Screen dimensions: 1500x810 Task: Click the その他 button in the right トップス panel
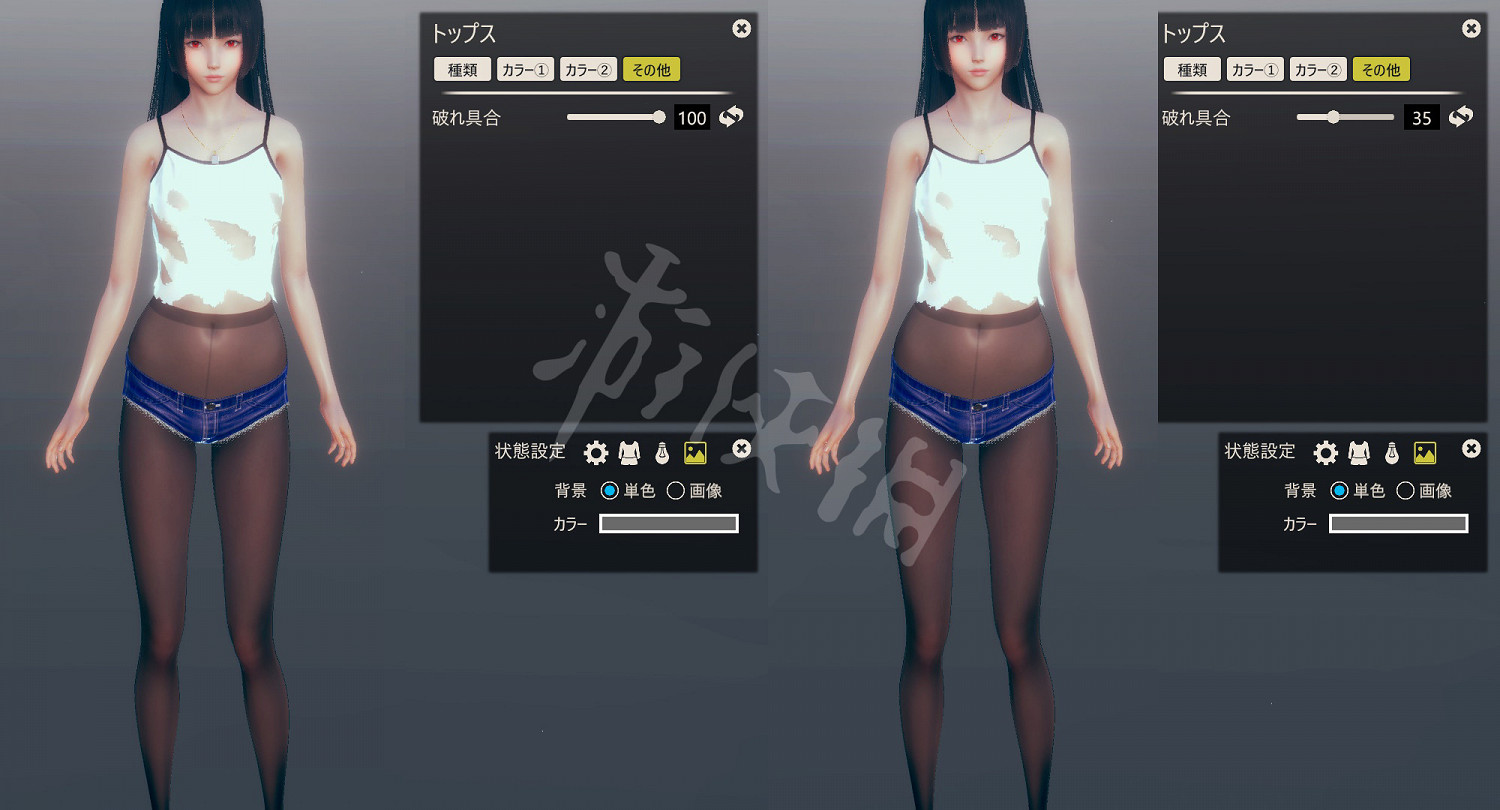pos(1381,69)
